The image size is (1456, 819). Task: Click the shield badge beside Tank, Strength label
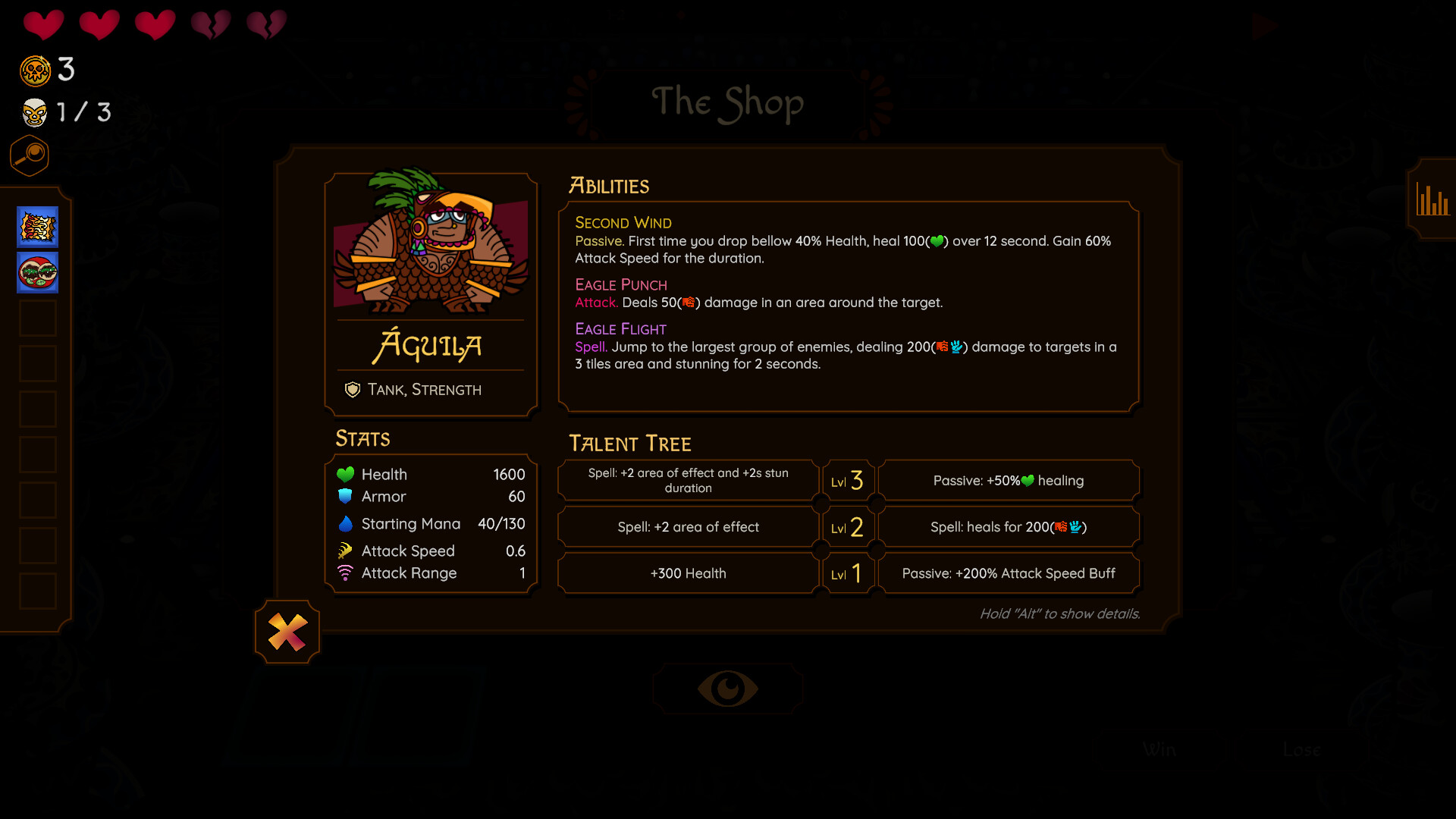click(x=352, y=390)
